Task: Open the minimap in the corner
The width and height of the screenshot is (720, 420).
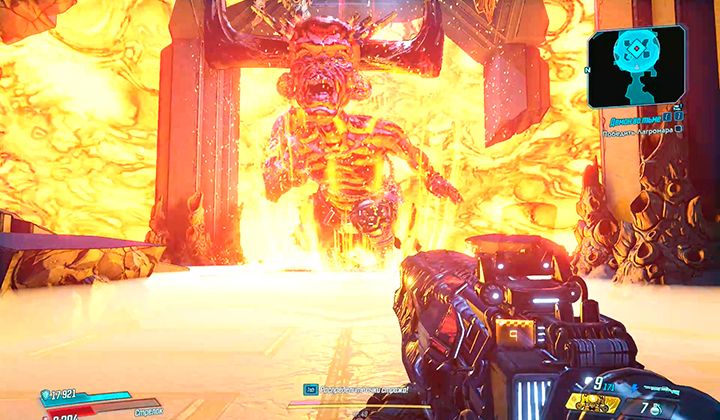Action: pos(636,65)
